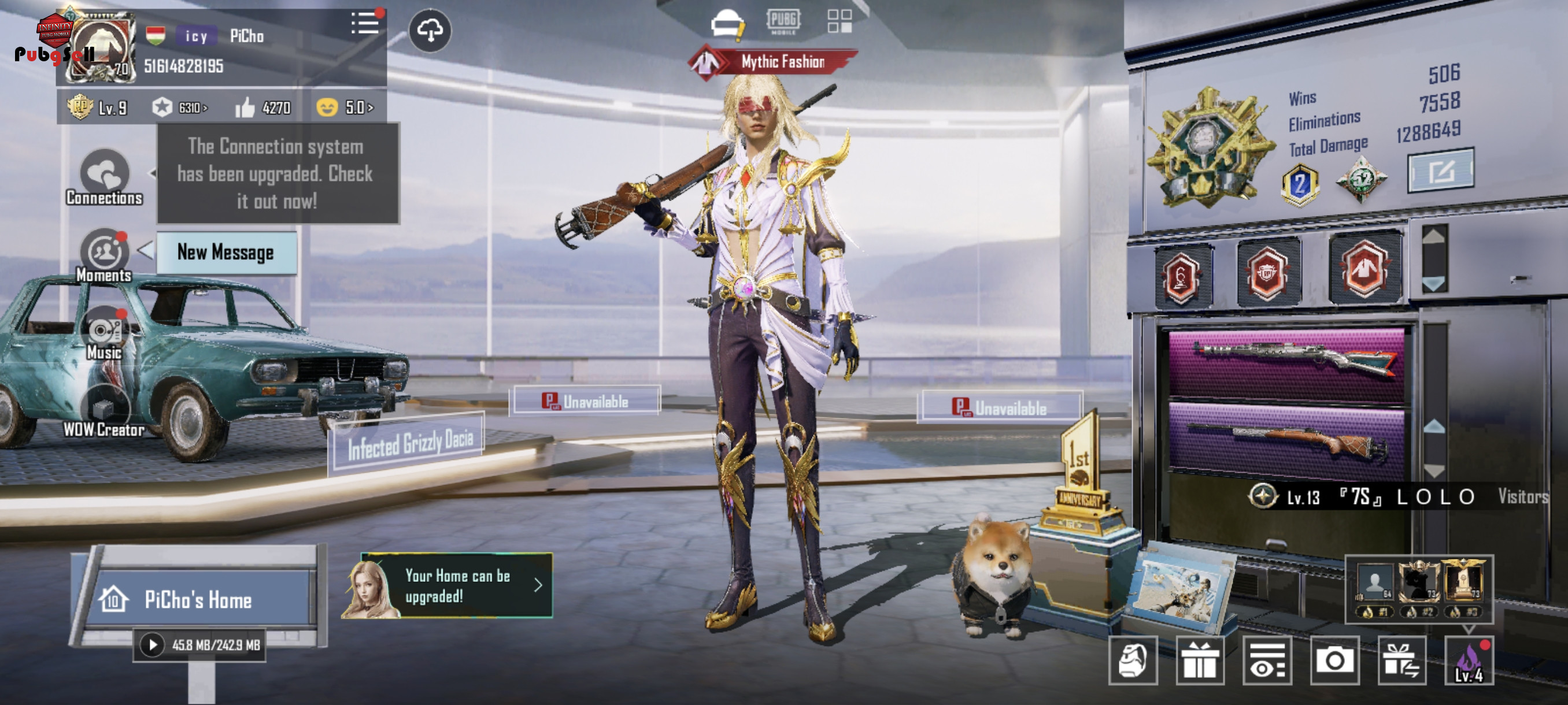Enter PiCho's Home
The width and height of the screenshot is (1568, 705).
coord(198,599)
